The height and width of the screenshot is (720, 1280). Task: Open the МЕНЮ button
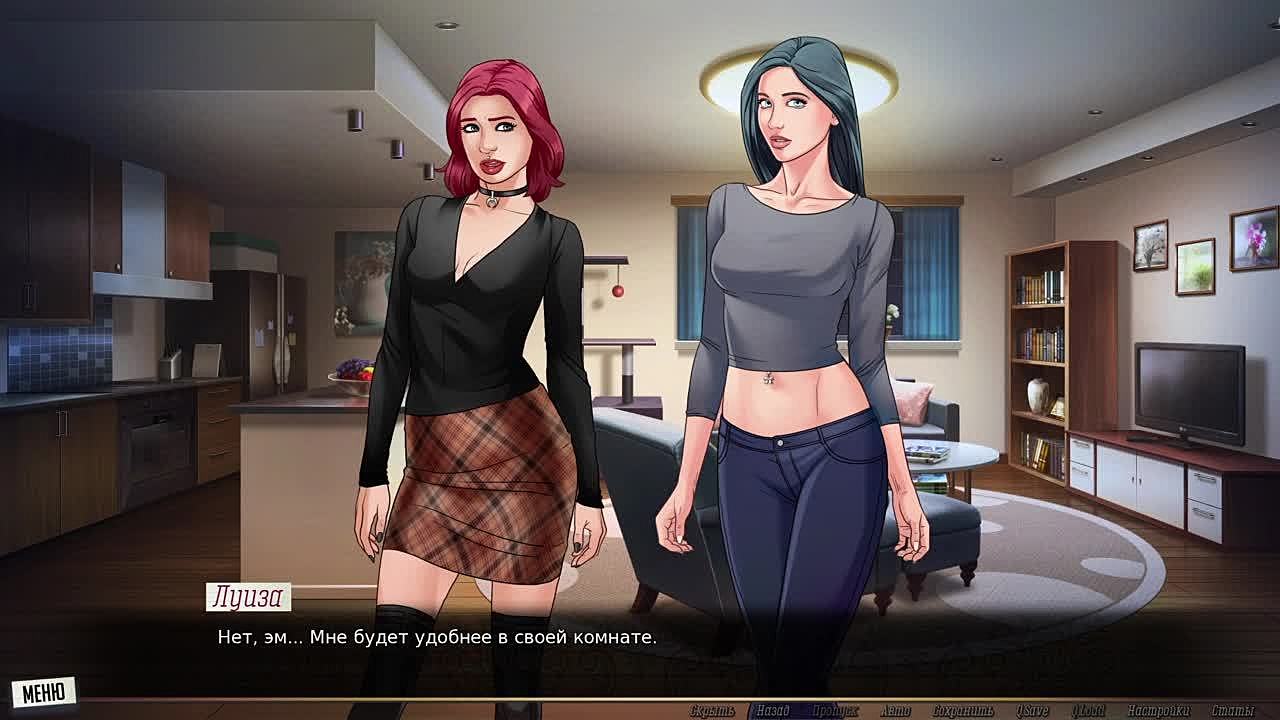click(43, 692)
